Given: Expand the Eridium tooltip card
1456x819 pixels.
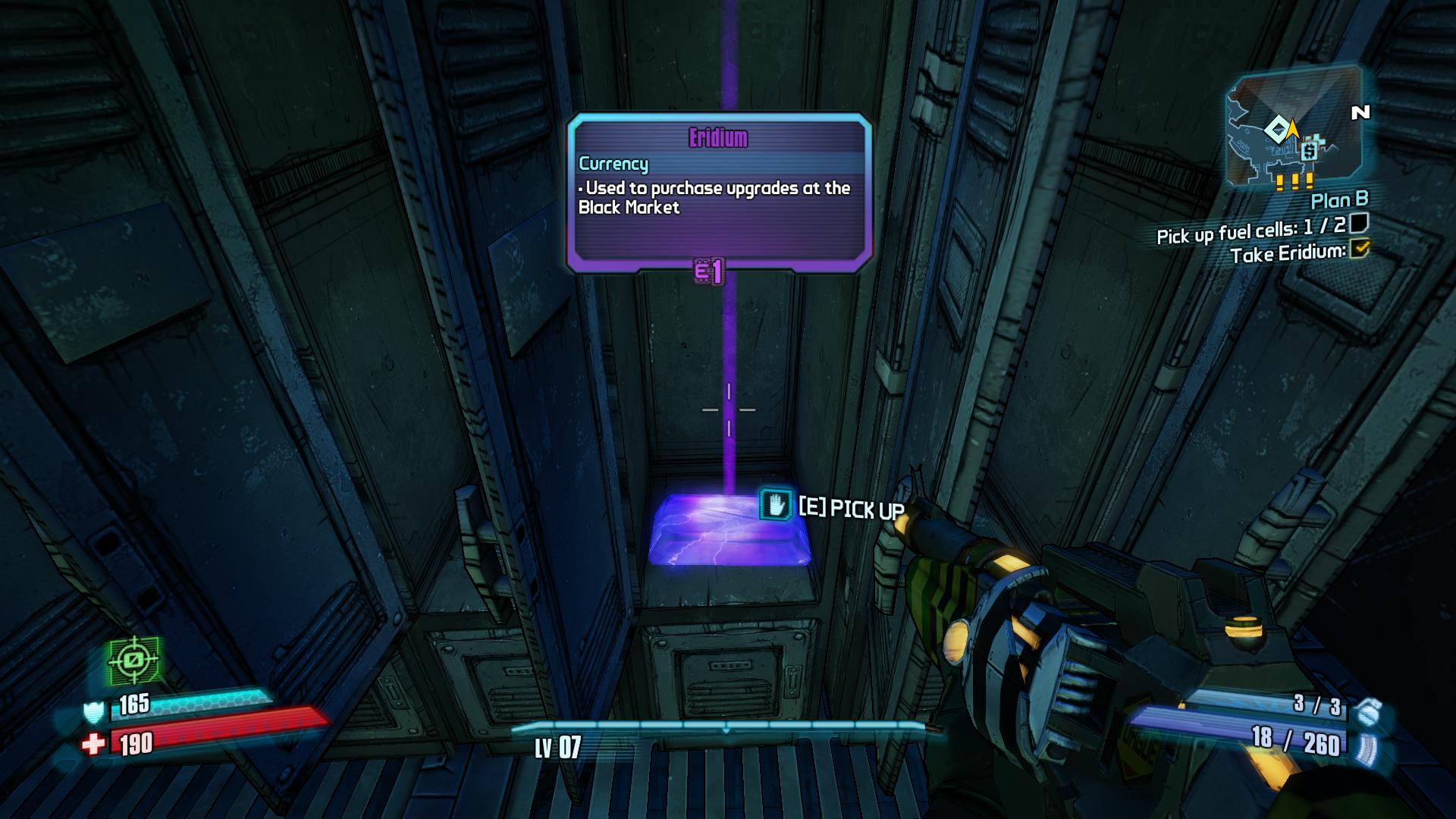Looking at the screenshot, I should click(719, 190).
